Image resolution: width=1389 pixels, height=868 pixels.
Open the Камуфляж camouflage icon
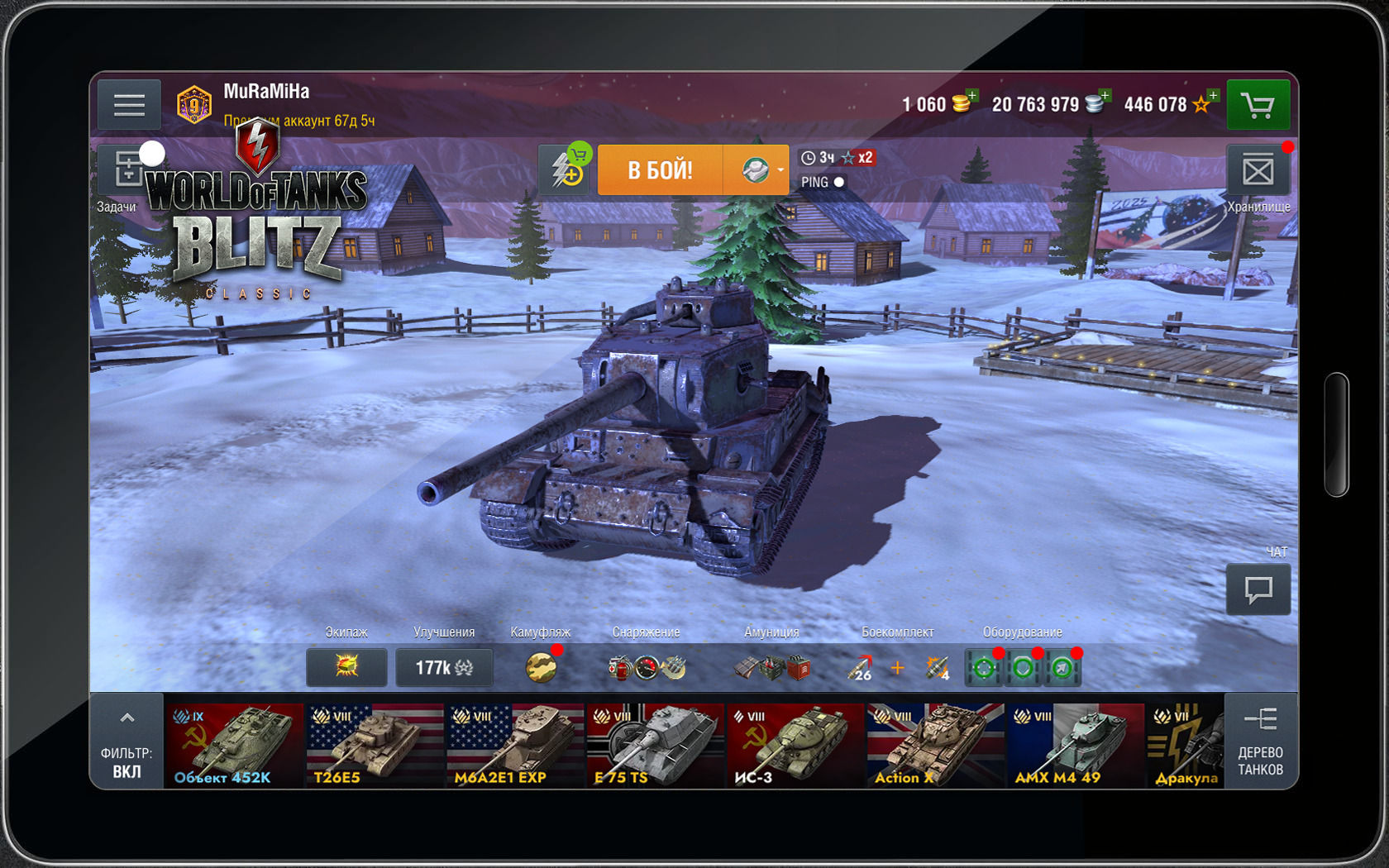542,667
